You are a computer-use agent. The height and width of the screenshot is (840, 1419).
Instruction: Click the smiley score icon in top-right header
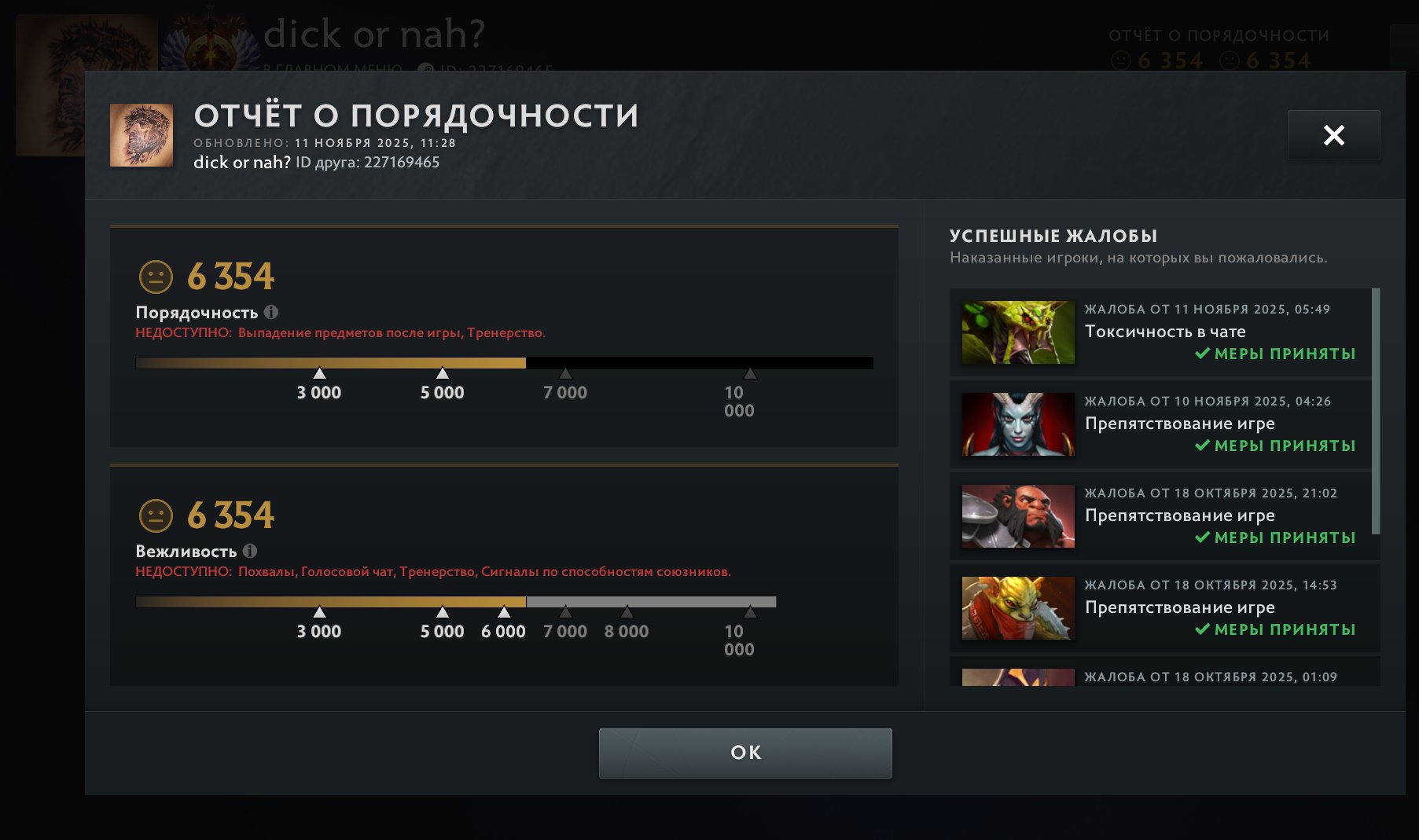tap(1120, 60)
